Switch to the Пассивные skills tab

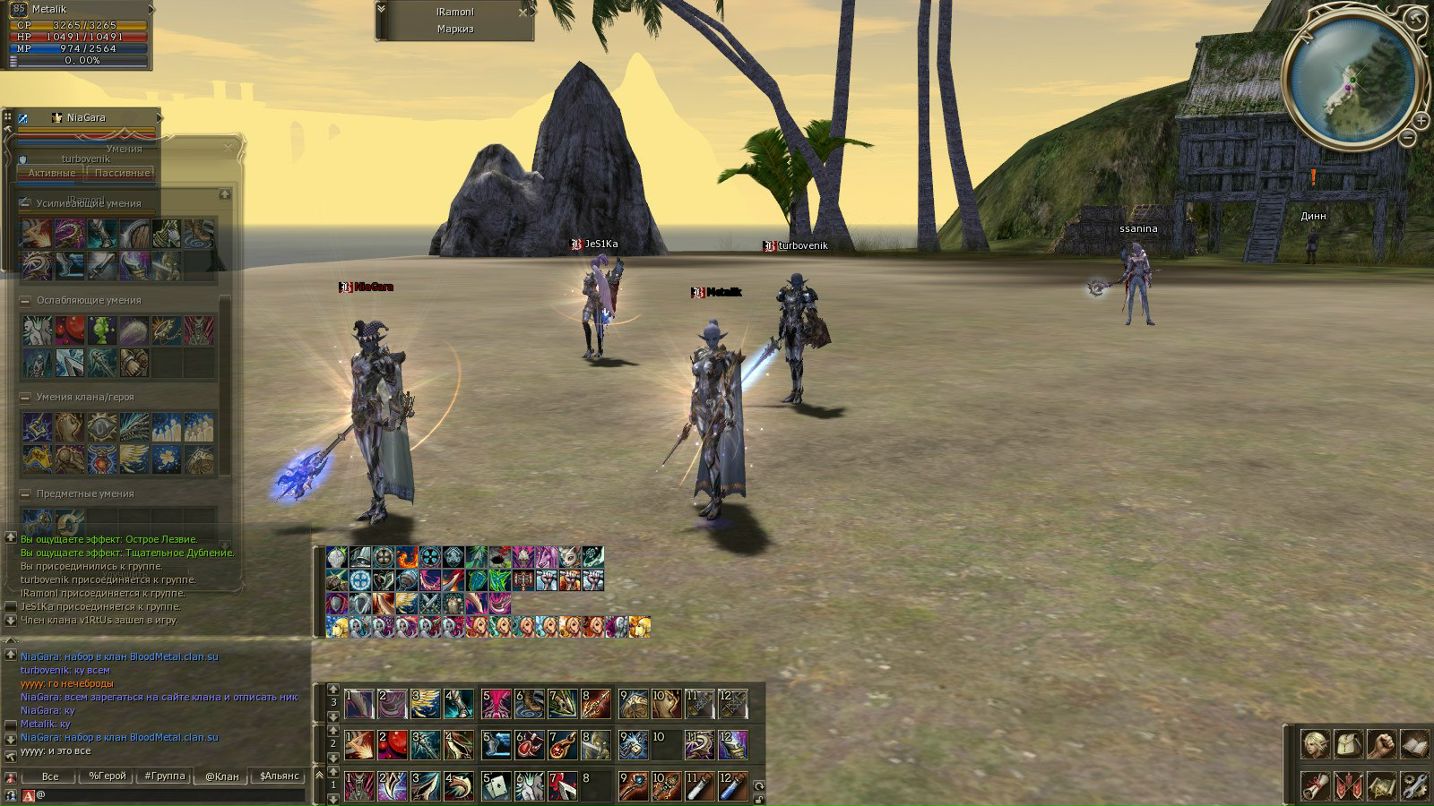[x=122, y=173]
